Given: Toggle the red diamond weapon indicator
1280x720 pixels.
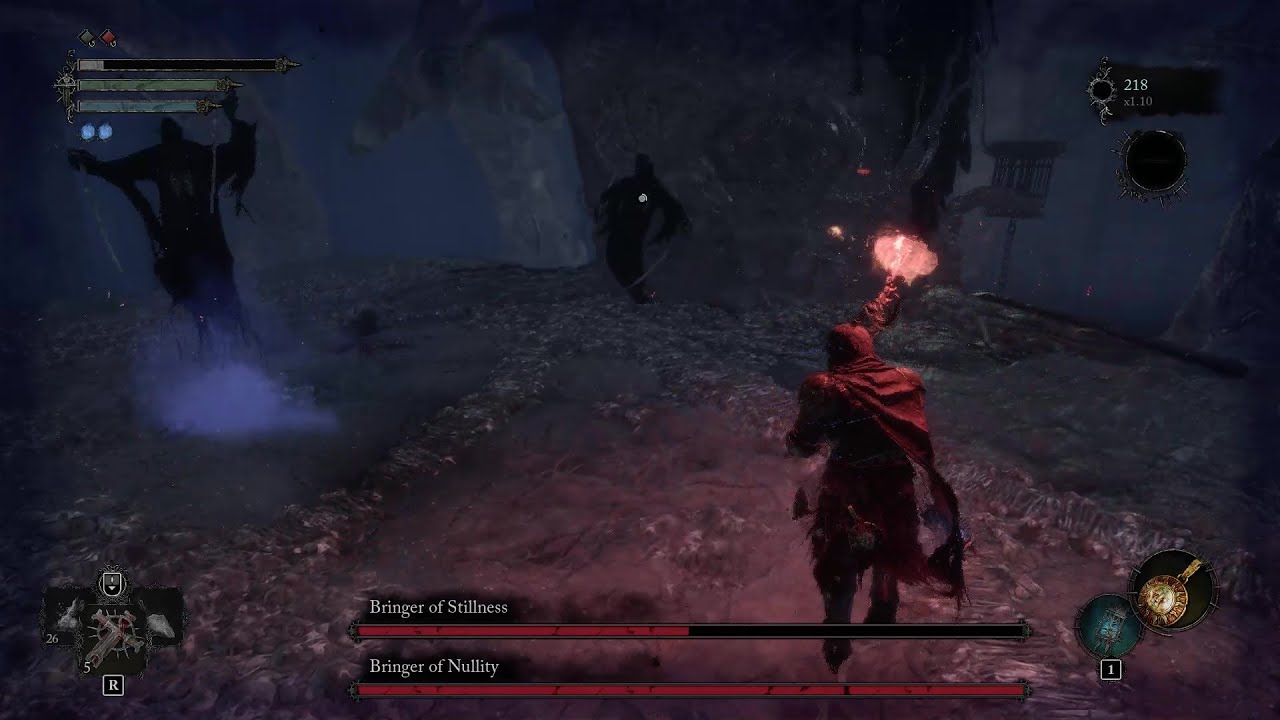Looking at the screenshot, I should pos(108,38).
